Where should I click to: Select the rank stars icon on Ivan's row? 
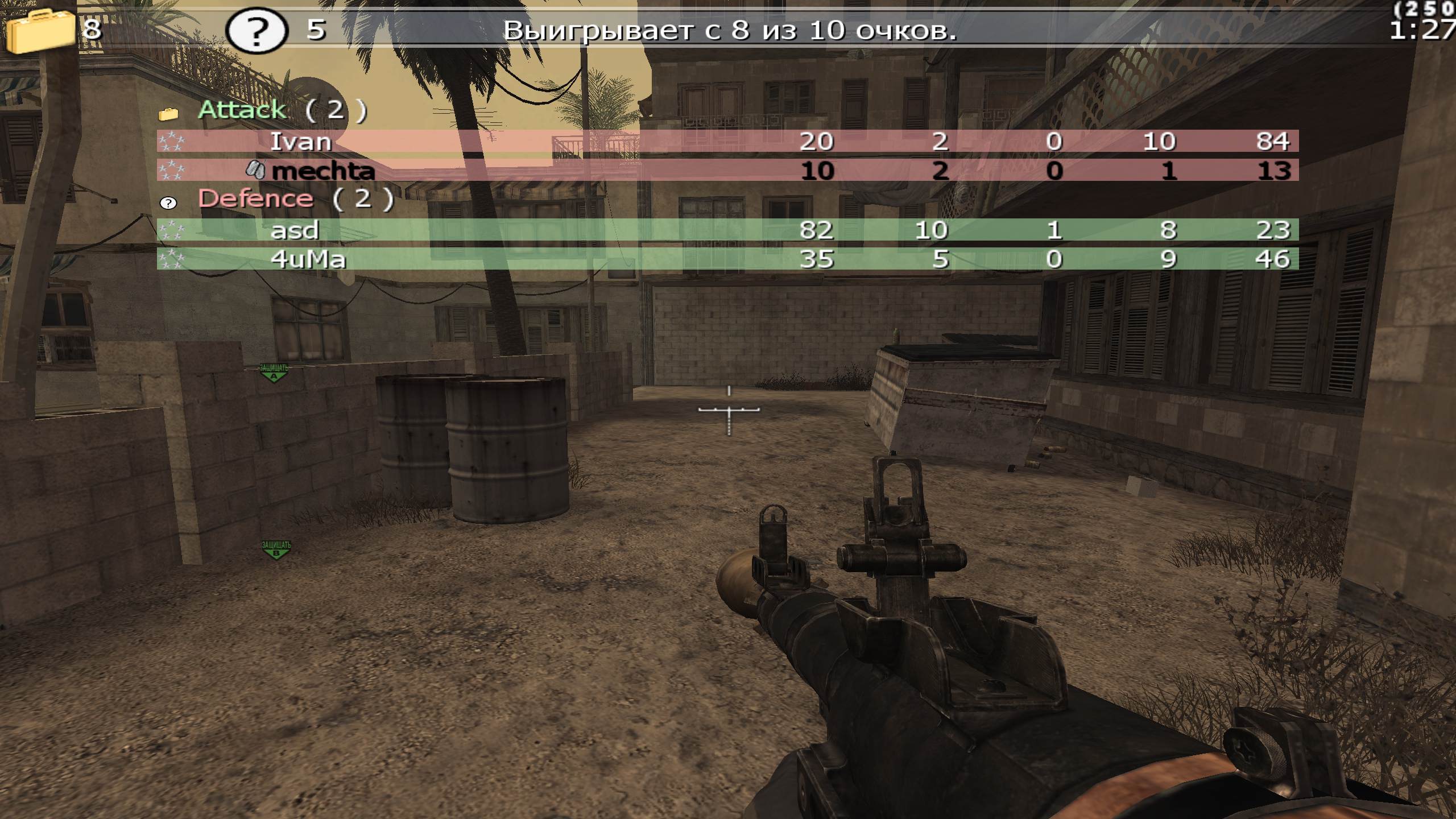(172, 141)
